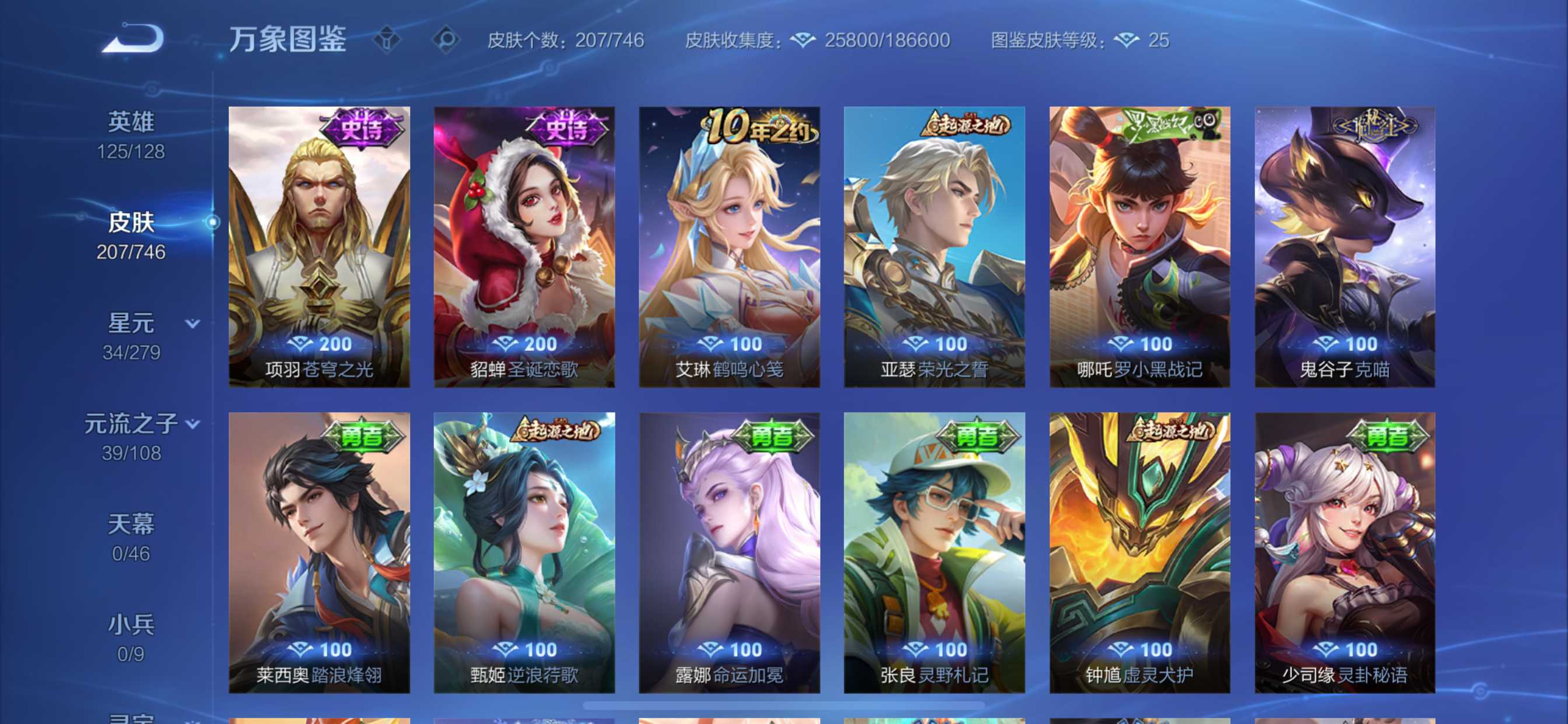This screenshot has width=1568, height=724.
Task: Collapse the 星元 dropdown arrow in sidebar
Action: (193, 324)
